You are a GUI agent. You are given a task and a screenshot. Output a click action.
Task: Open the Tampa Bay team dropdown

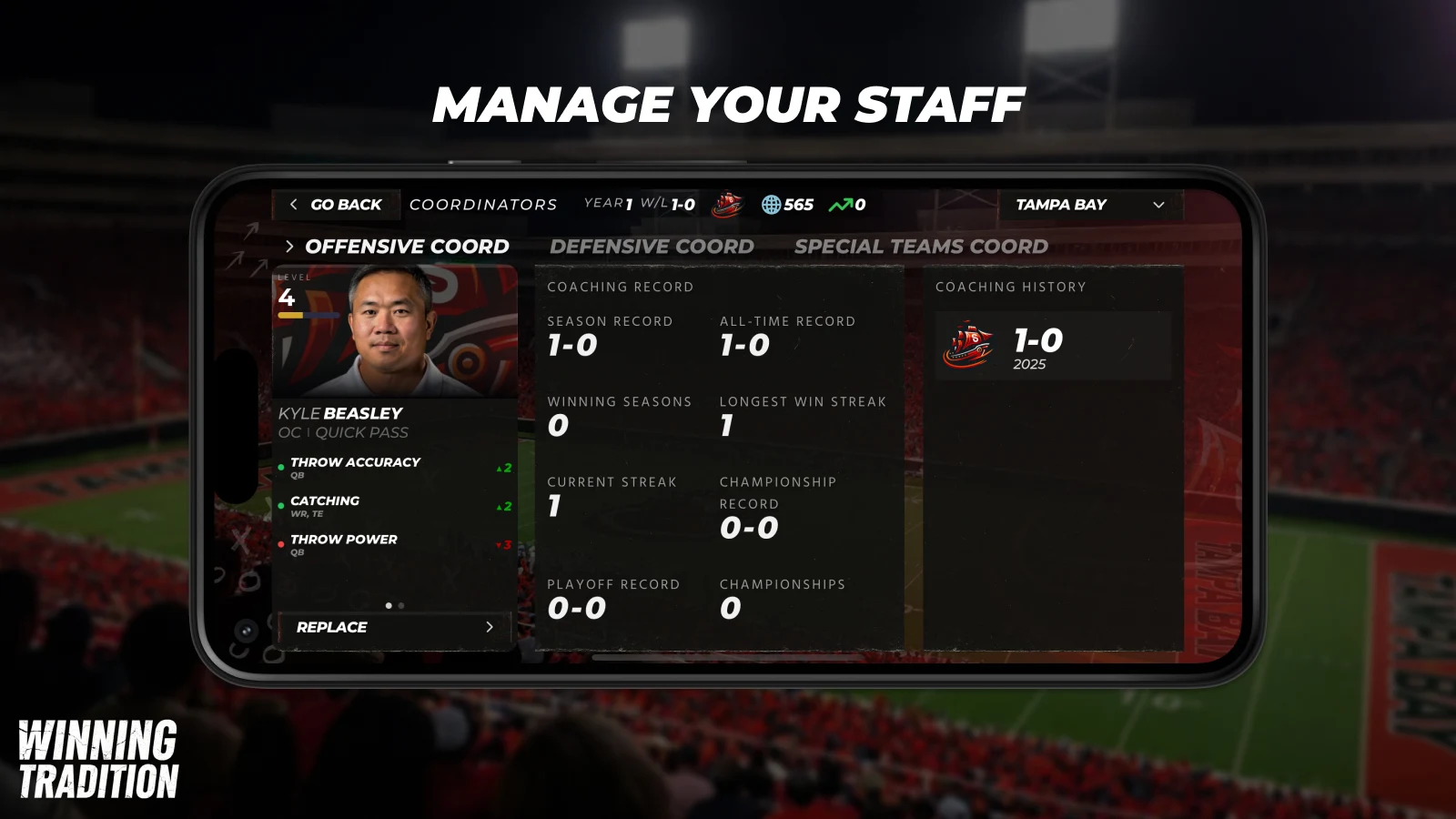(x=1089, y=205)
